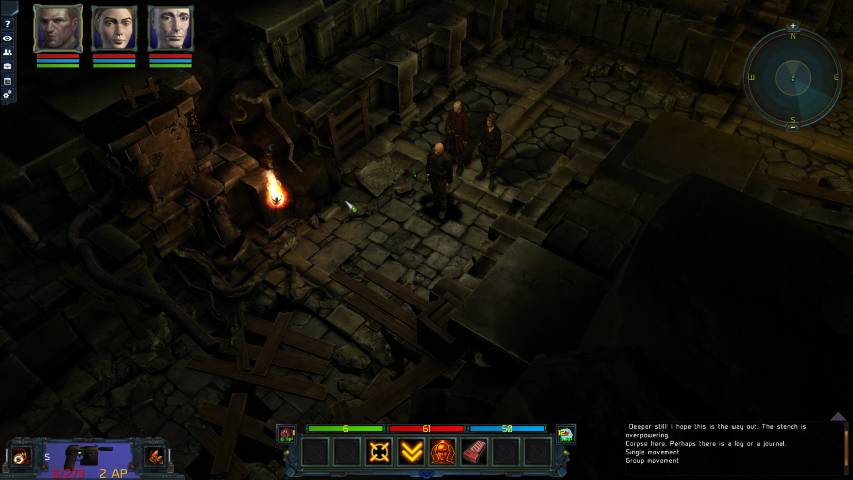Open the inventory briefcase icon
Image resolution: width=853 pixels, height=480 pixels.
pos(8,66)
